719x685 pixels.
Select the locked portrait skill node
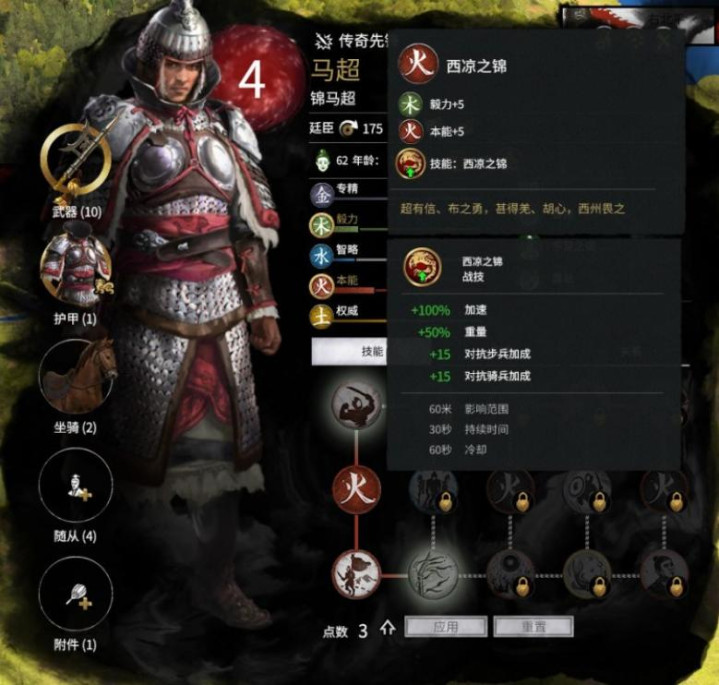coord(662,572)
